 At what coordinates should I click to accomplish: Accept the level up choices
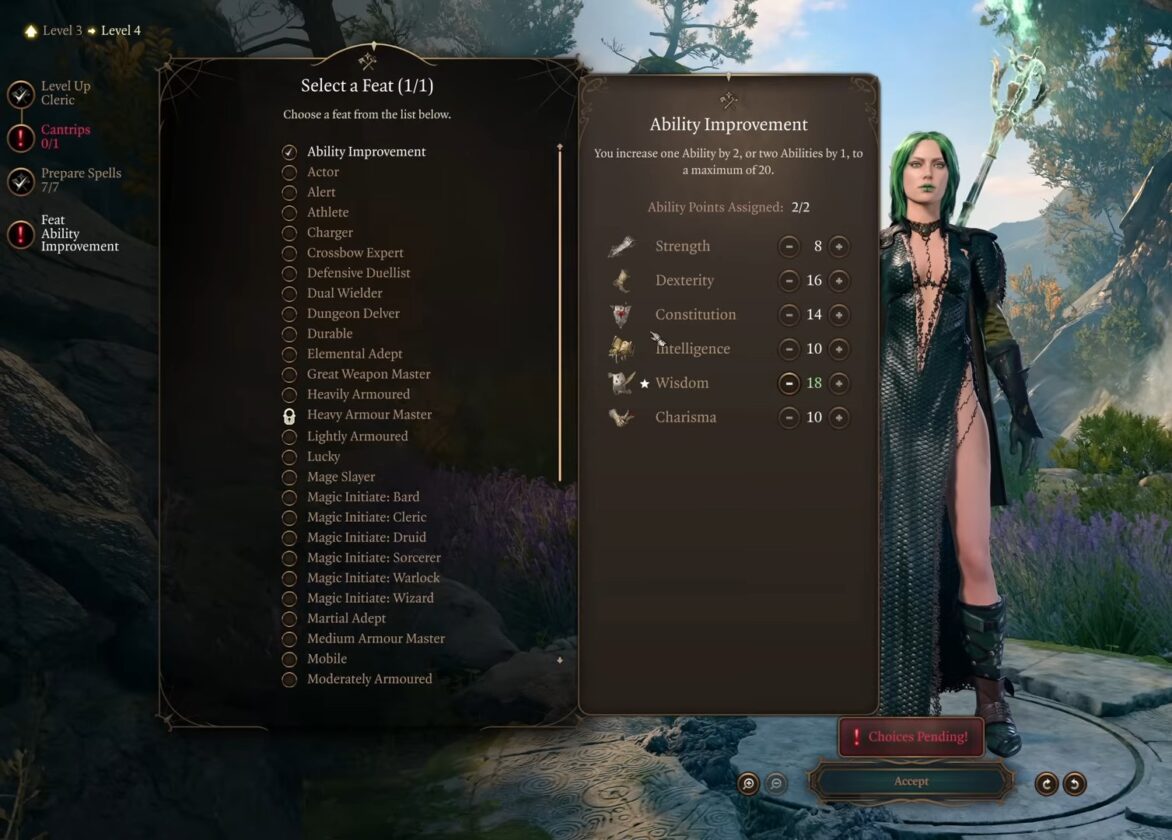point(910,782)
